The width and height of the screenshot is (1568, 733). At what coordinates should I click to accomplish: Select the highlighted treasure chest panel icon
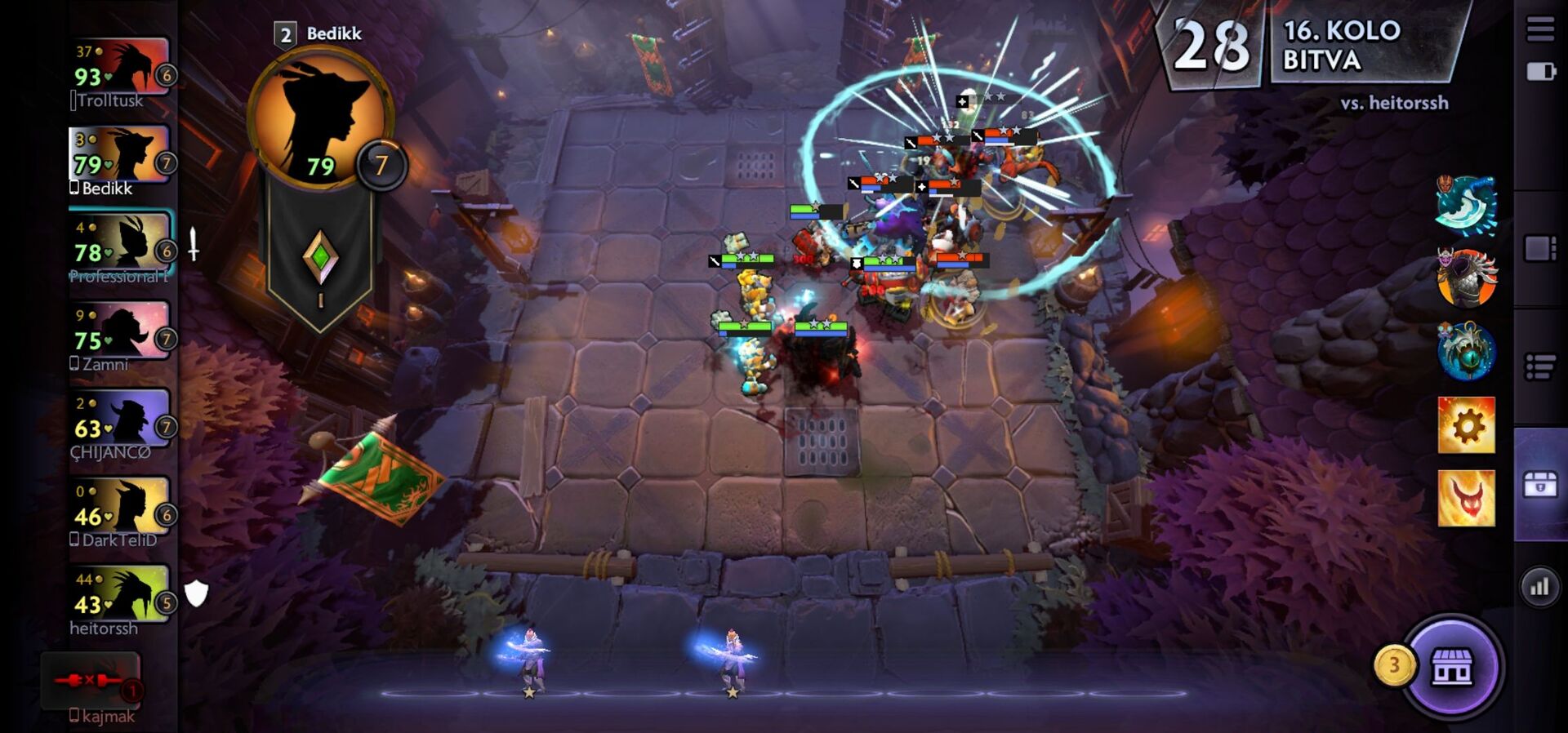click(1539, 482)
